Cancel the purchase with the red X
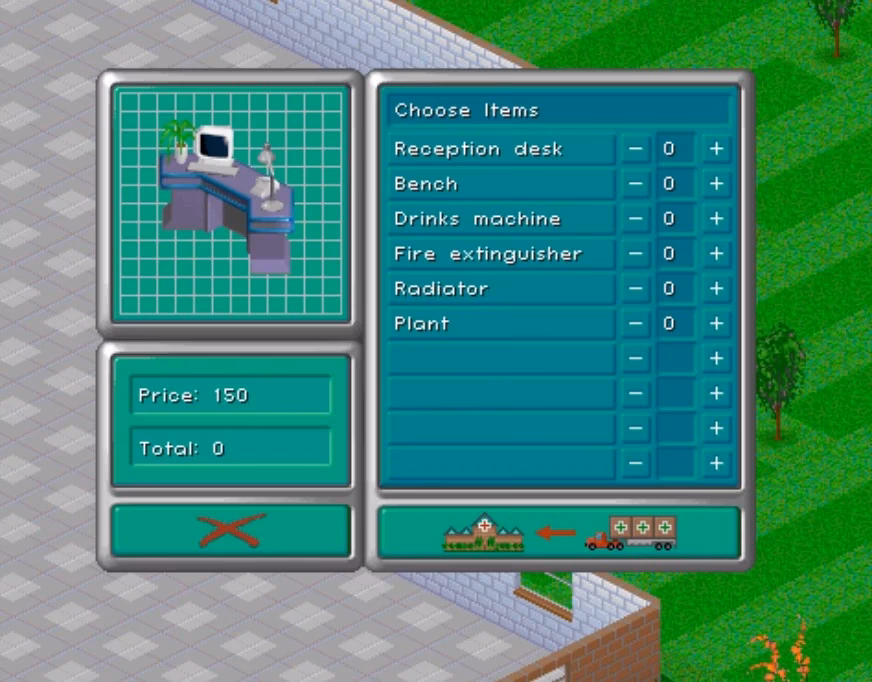The image size is (872, 682). pyautogui.click(x=231, y=530)
